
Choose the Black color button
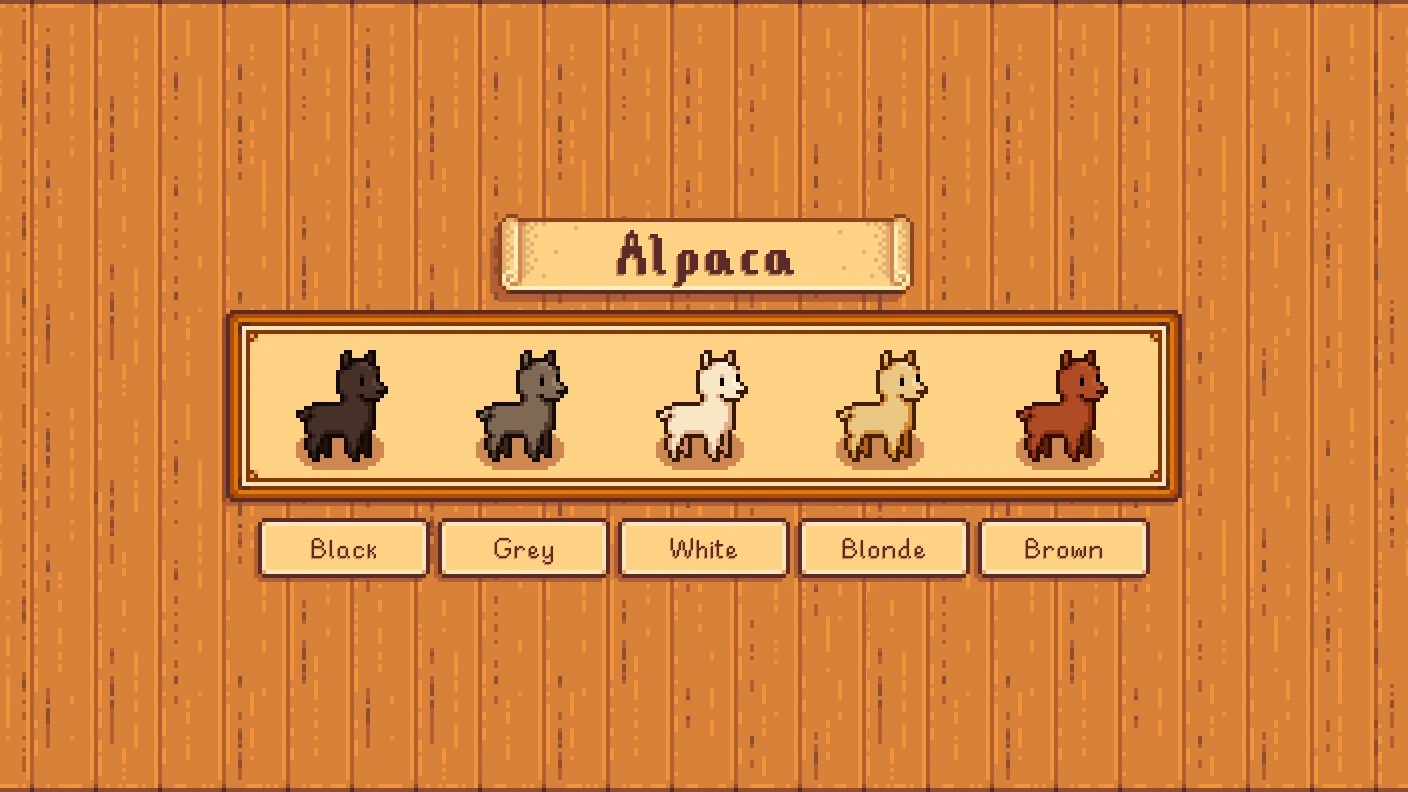[344, 548]
